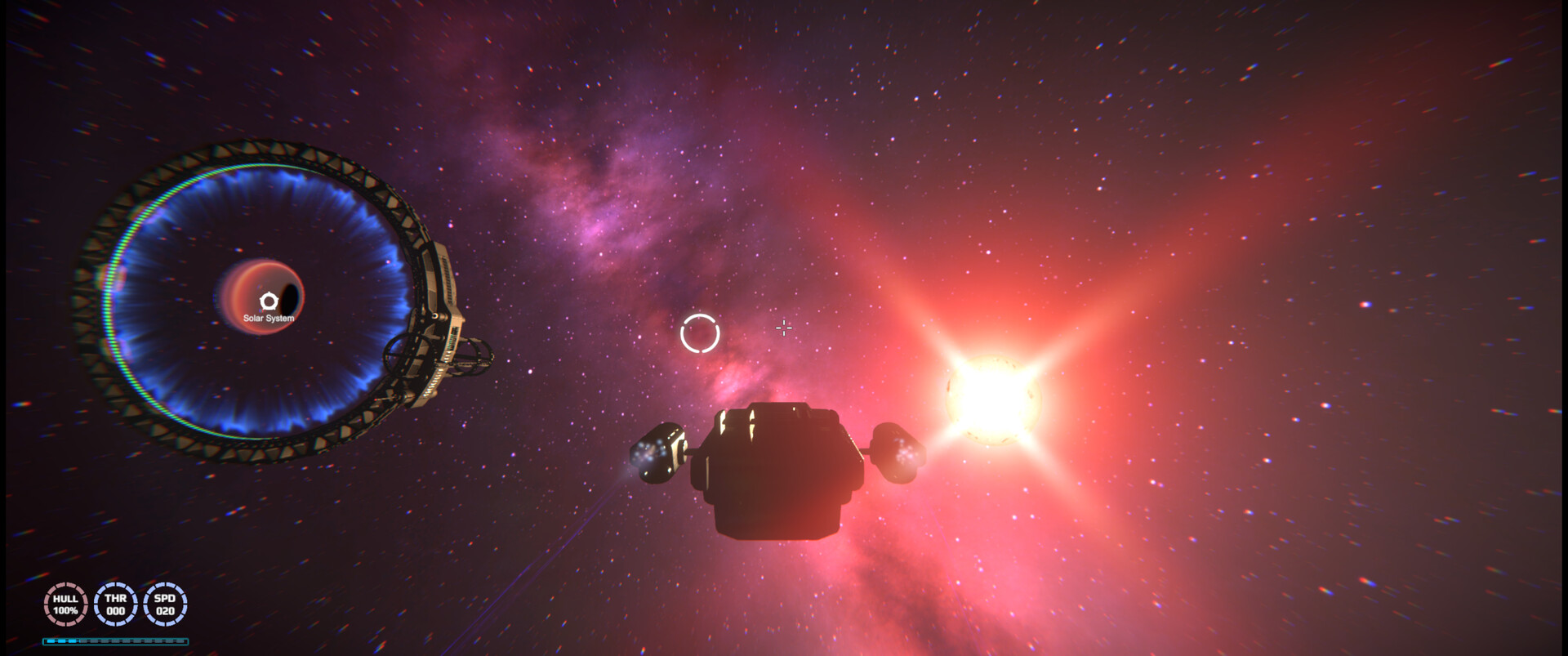1568x656 pixels.
Task: Click the center aiming crosshair
Action: pos(783,328)
